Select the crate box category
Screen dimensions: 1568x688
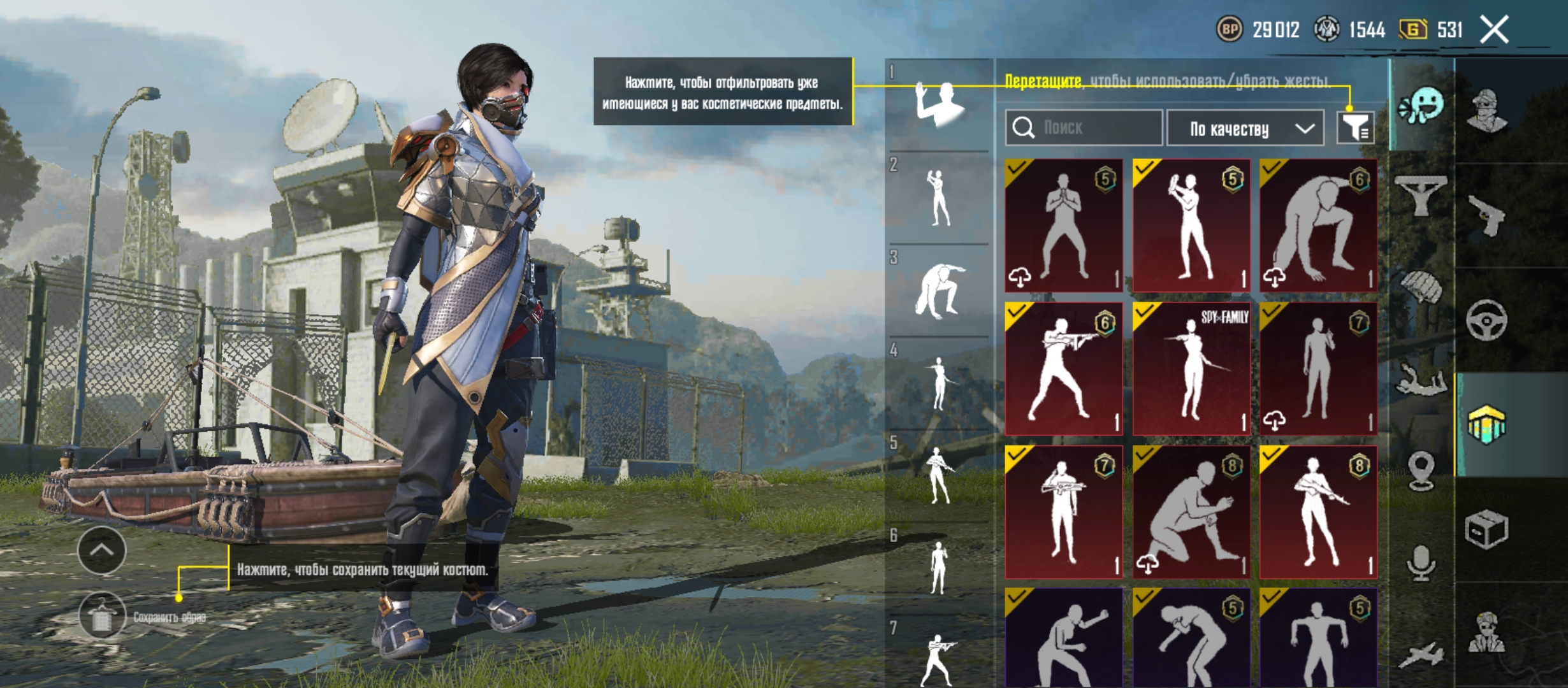(x=1486, y=529)
